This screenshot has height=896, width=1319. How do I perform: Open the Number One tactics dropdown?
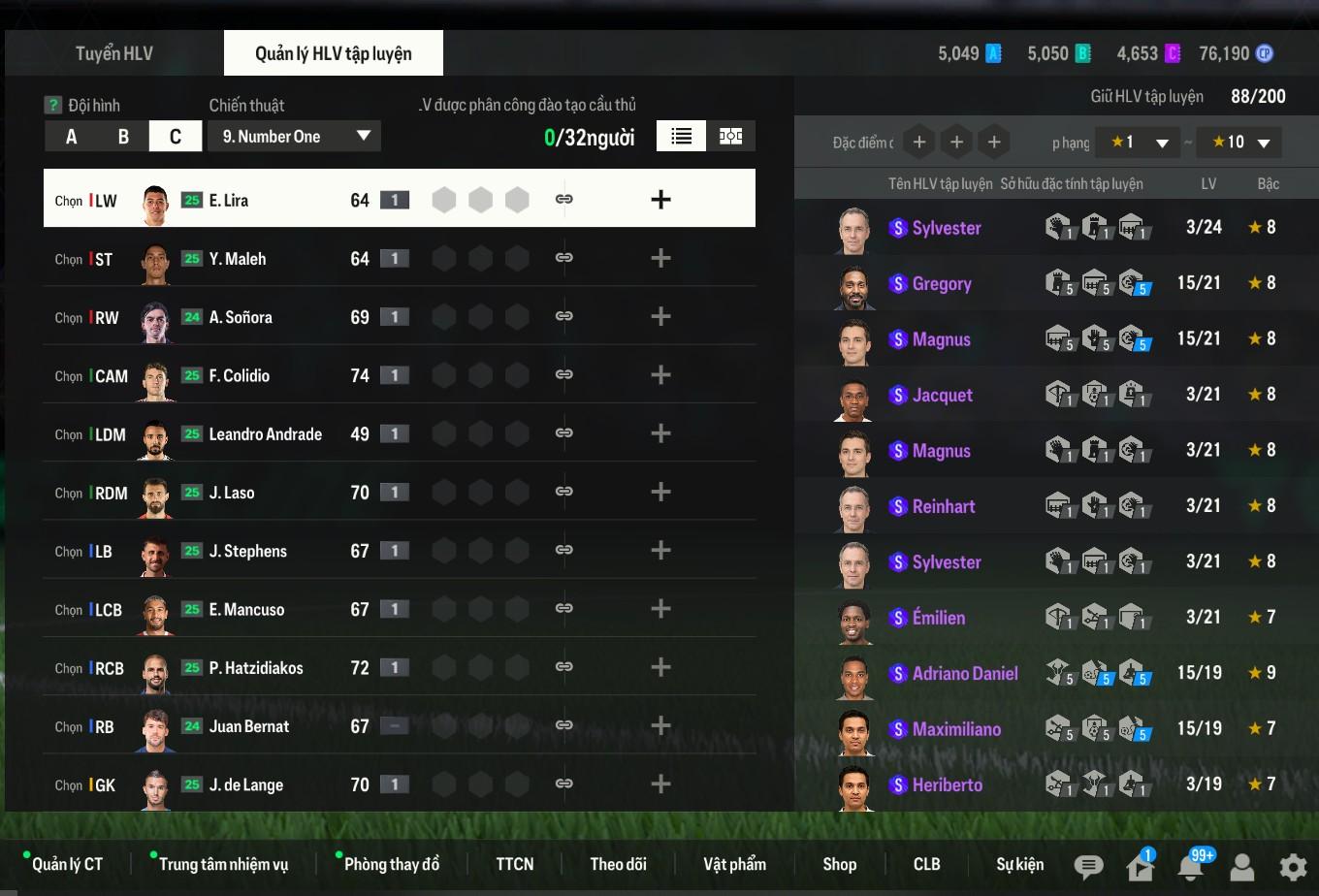point(294,137)
